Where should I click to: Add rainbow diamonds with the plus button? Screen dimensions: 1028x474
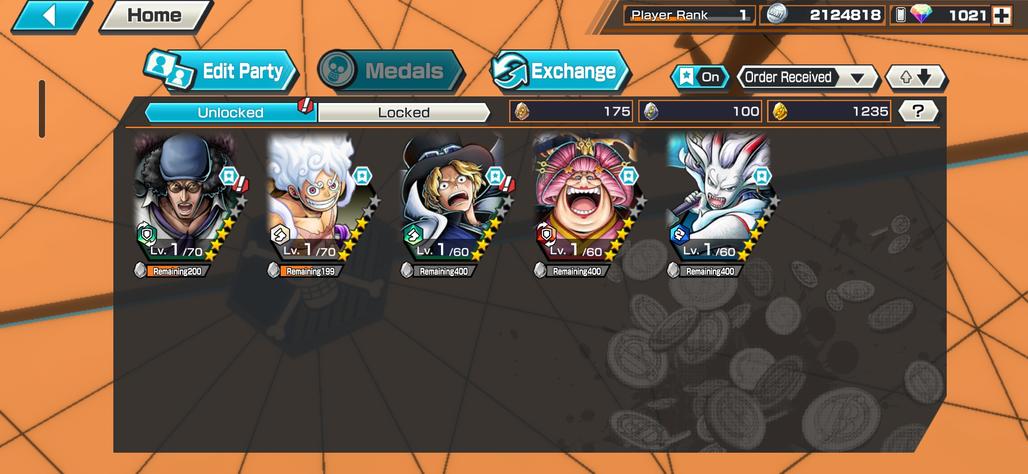coord(1001,15)
